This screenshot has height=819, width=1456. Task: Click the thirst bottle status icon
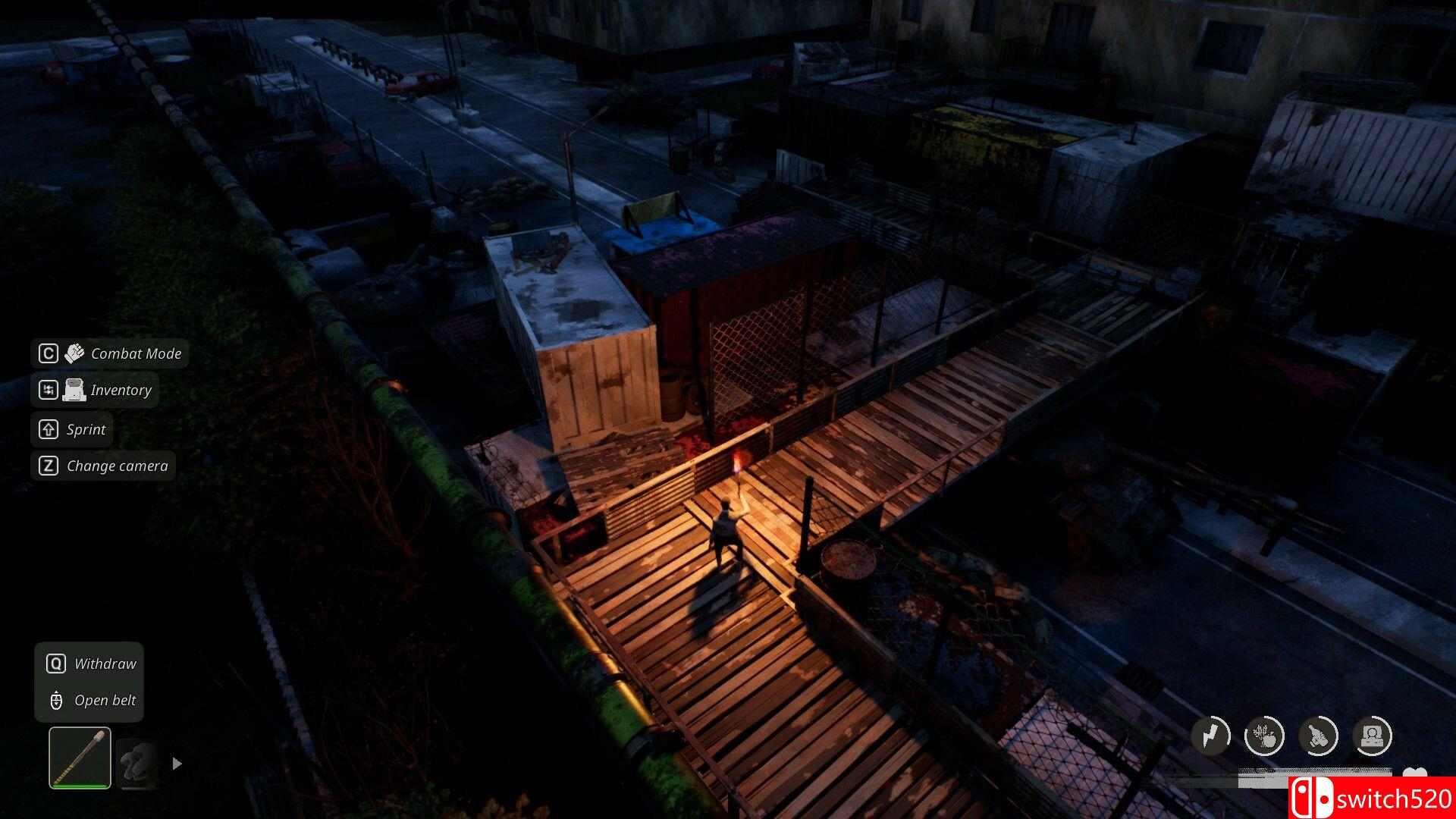(1319, 734)
